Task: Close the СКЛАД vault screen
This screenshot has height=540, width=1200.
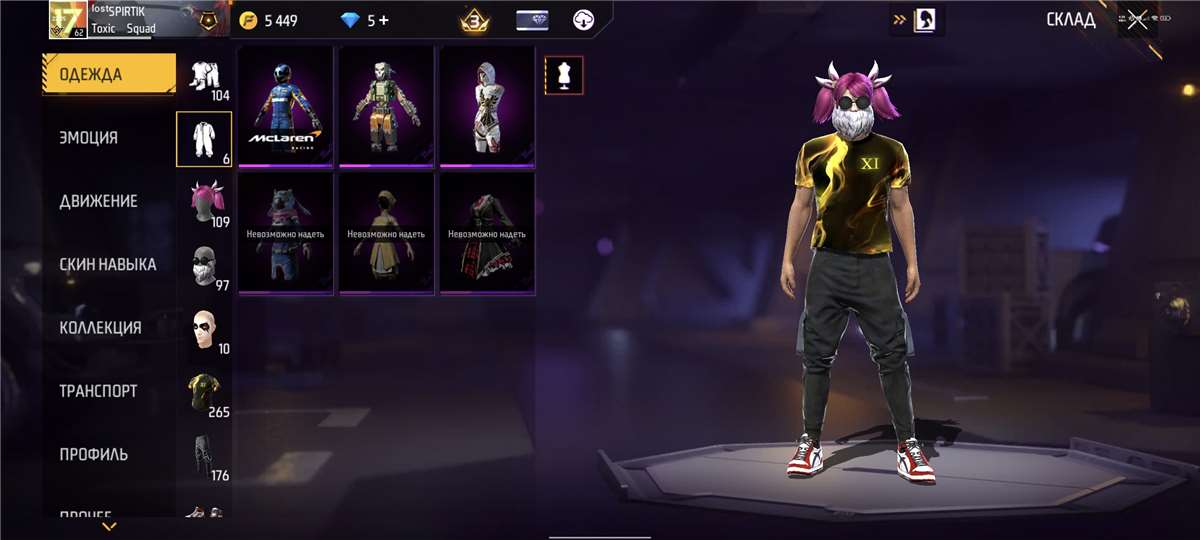Action: 1137,20
